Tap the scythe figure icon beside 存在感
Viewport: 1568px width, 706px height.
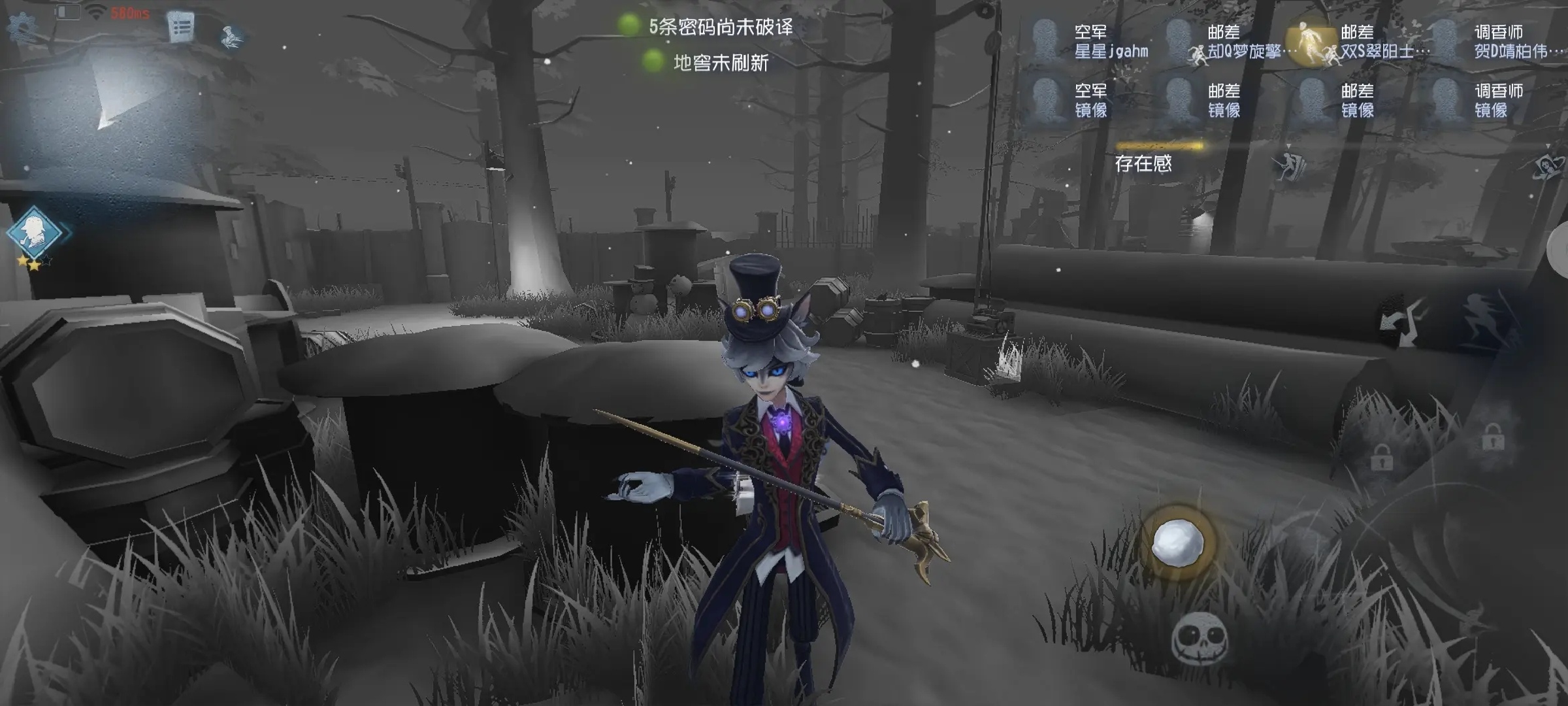point(1290,163)
